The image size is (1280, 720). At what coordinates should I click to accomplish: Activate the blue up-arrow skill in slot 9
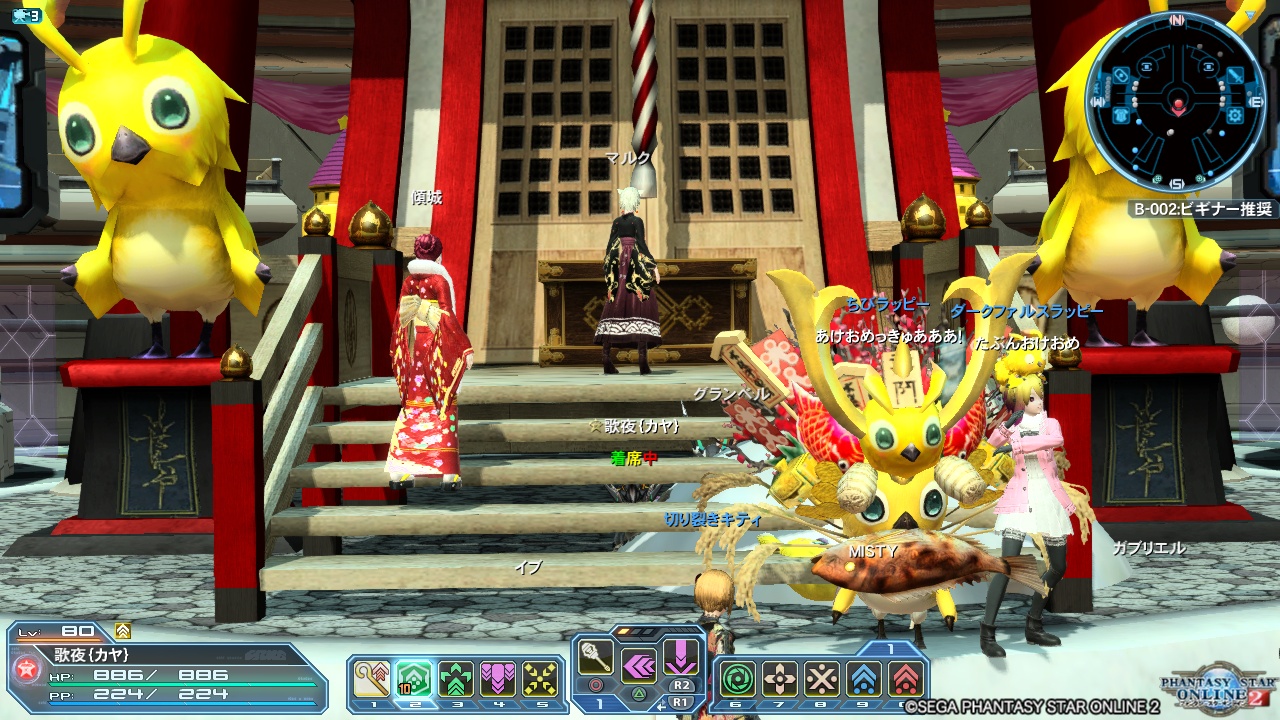864,678
